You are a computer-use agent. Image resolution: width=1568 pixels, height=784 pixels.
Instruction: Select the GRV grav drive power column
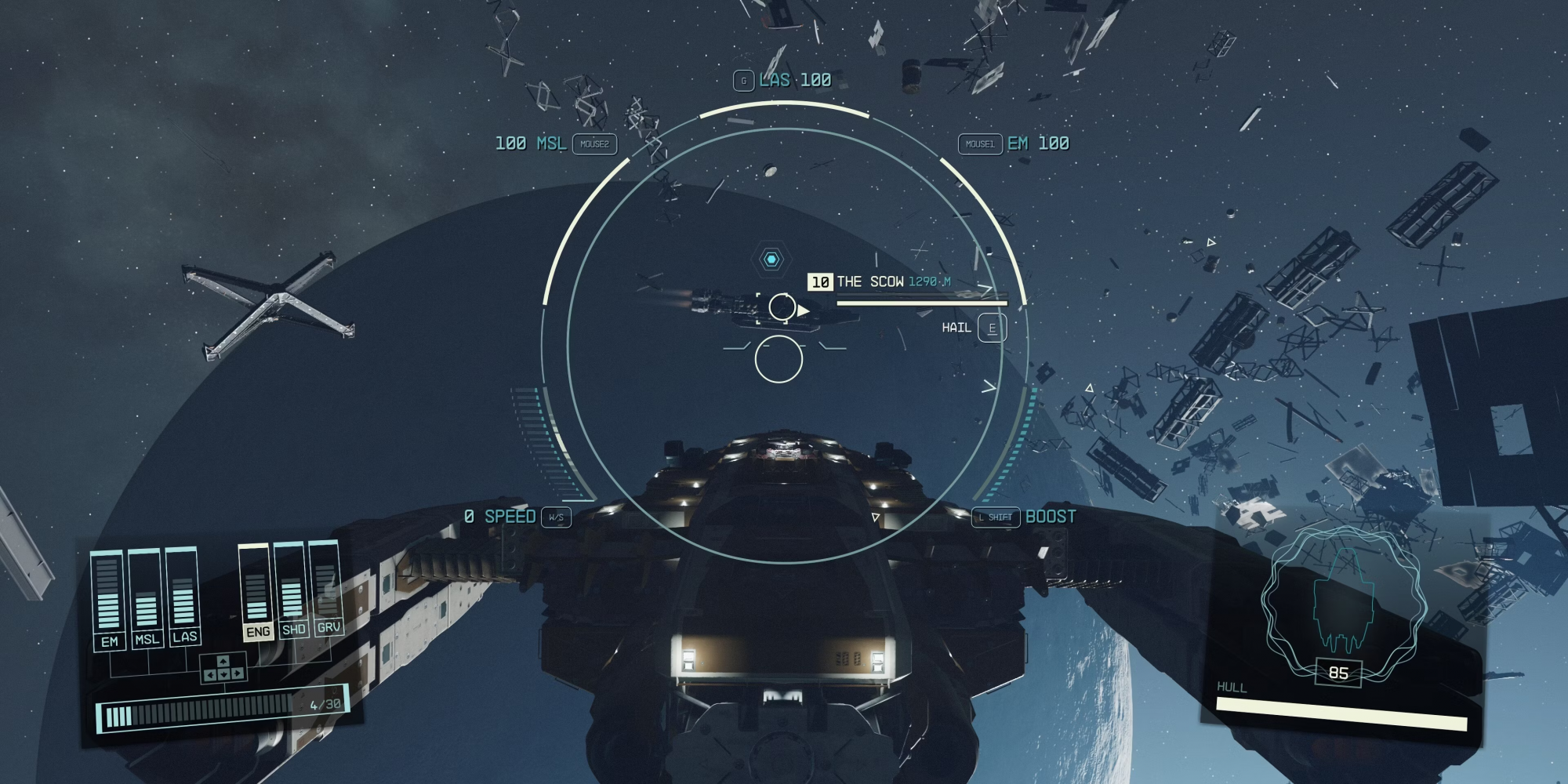[327, 588]
